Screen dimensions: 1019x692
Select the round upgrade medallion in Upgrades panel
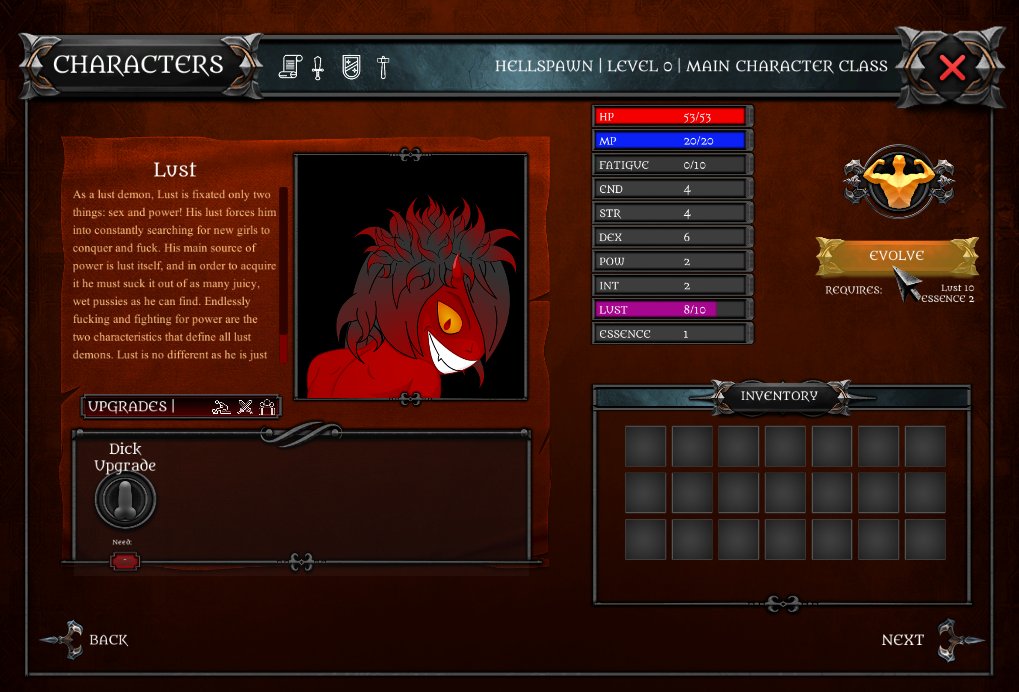125,500
